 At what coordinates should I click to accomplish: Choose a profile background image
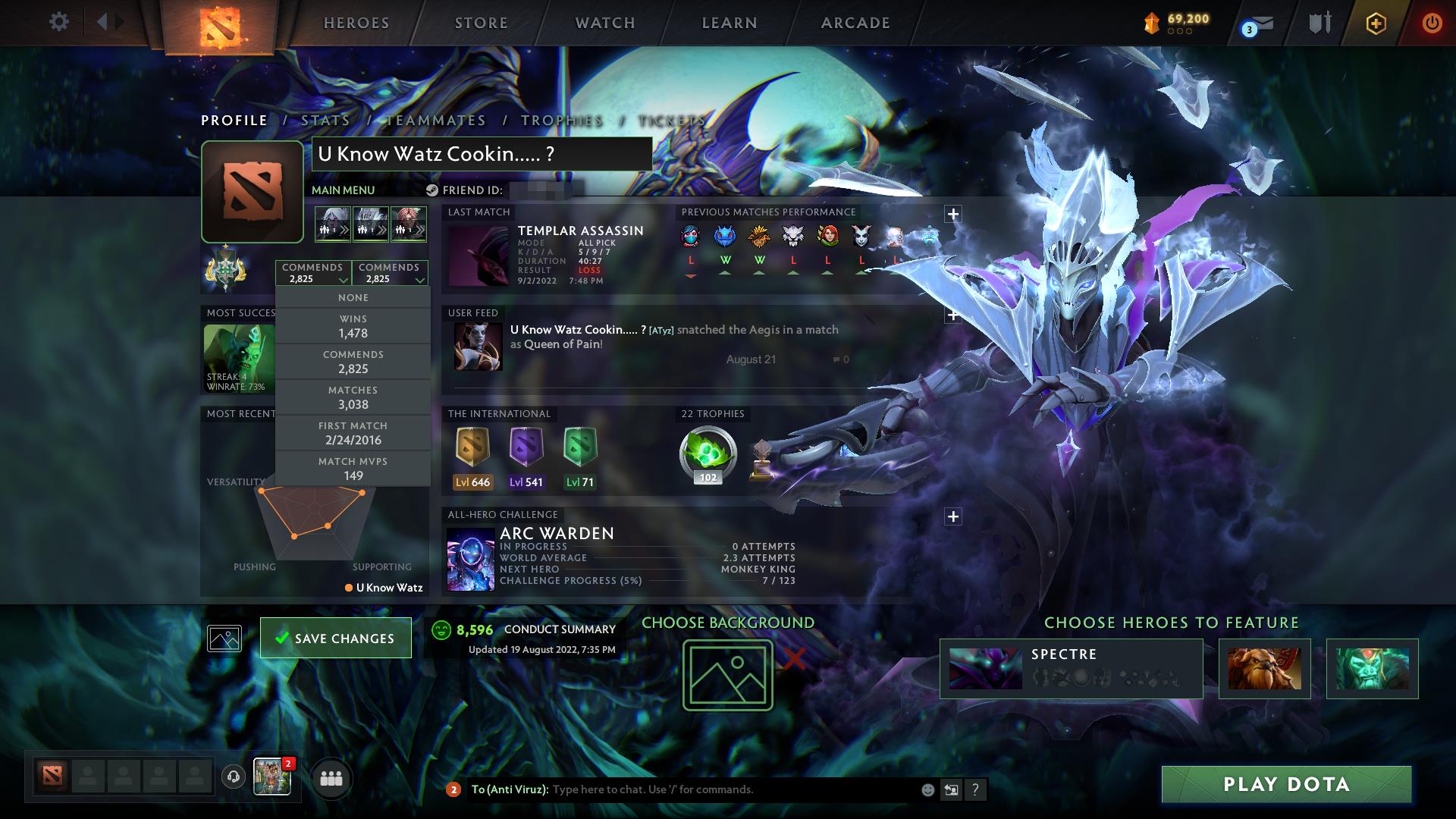(x=728, y=675)
